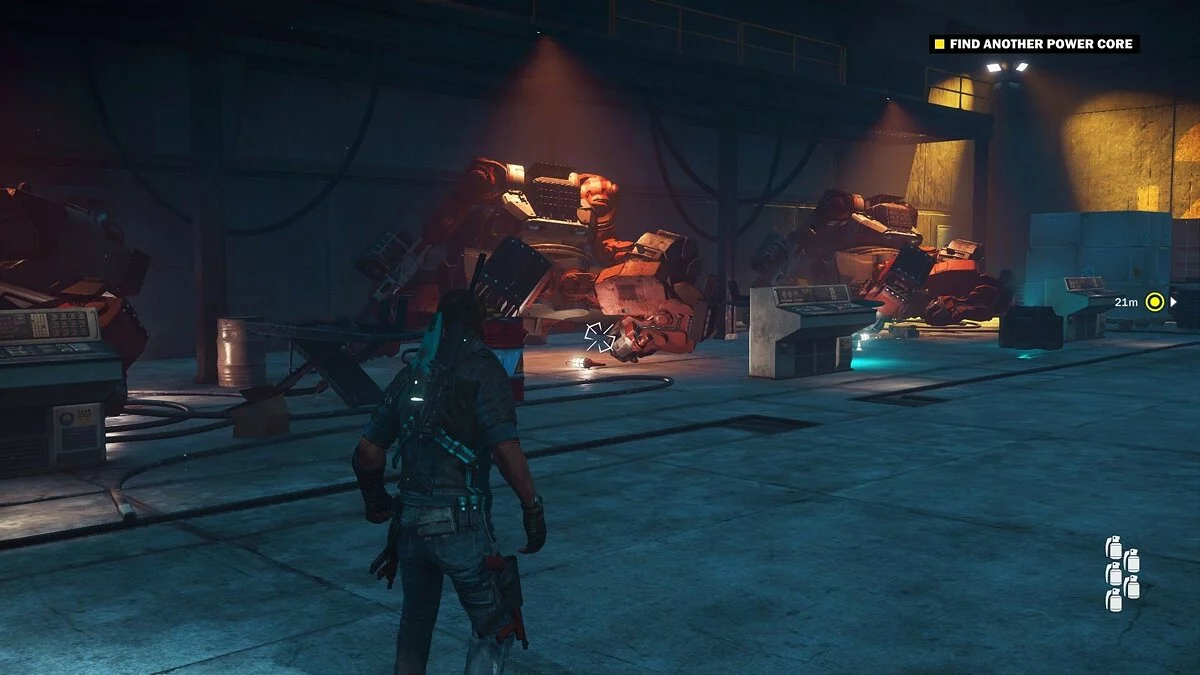Select the Find Another Power Core objective
Image resolution: width=1200 pixels, height=675 pixels.
tap(1035, 44)
